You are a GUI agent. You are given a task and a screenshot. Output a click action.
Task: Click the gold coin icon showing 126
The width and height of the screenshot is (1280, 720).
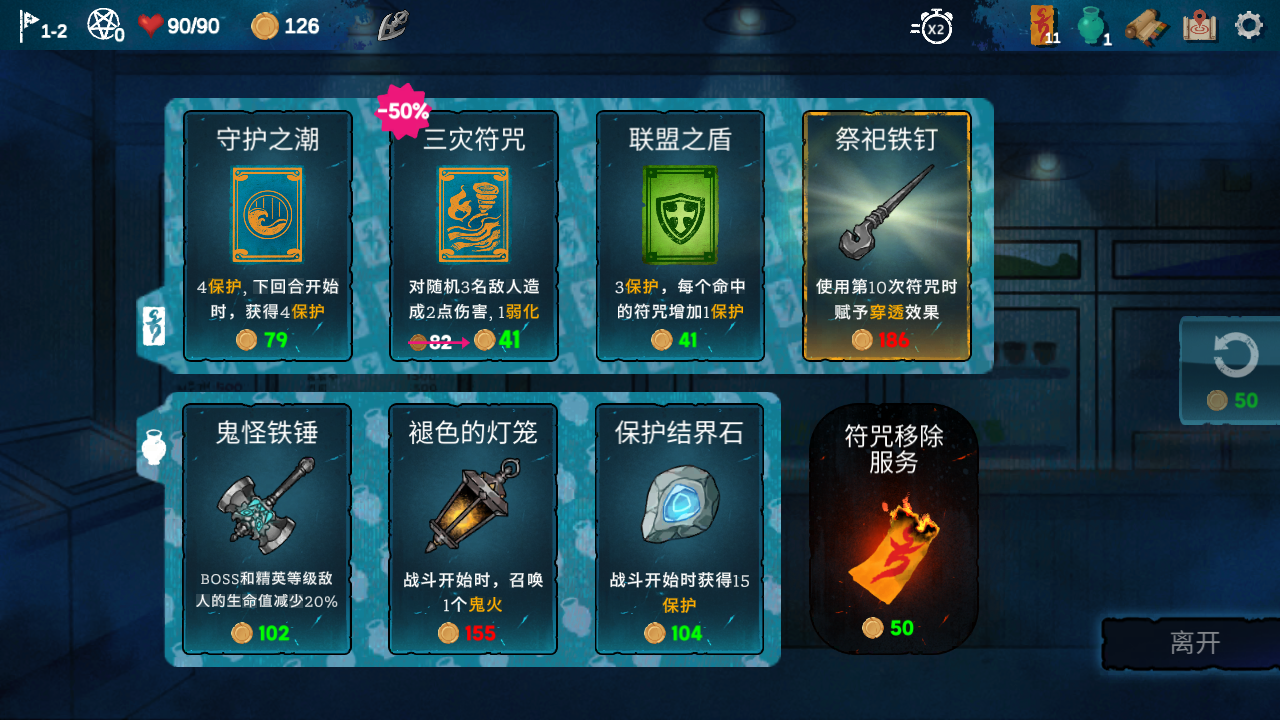coord(264,26)
